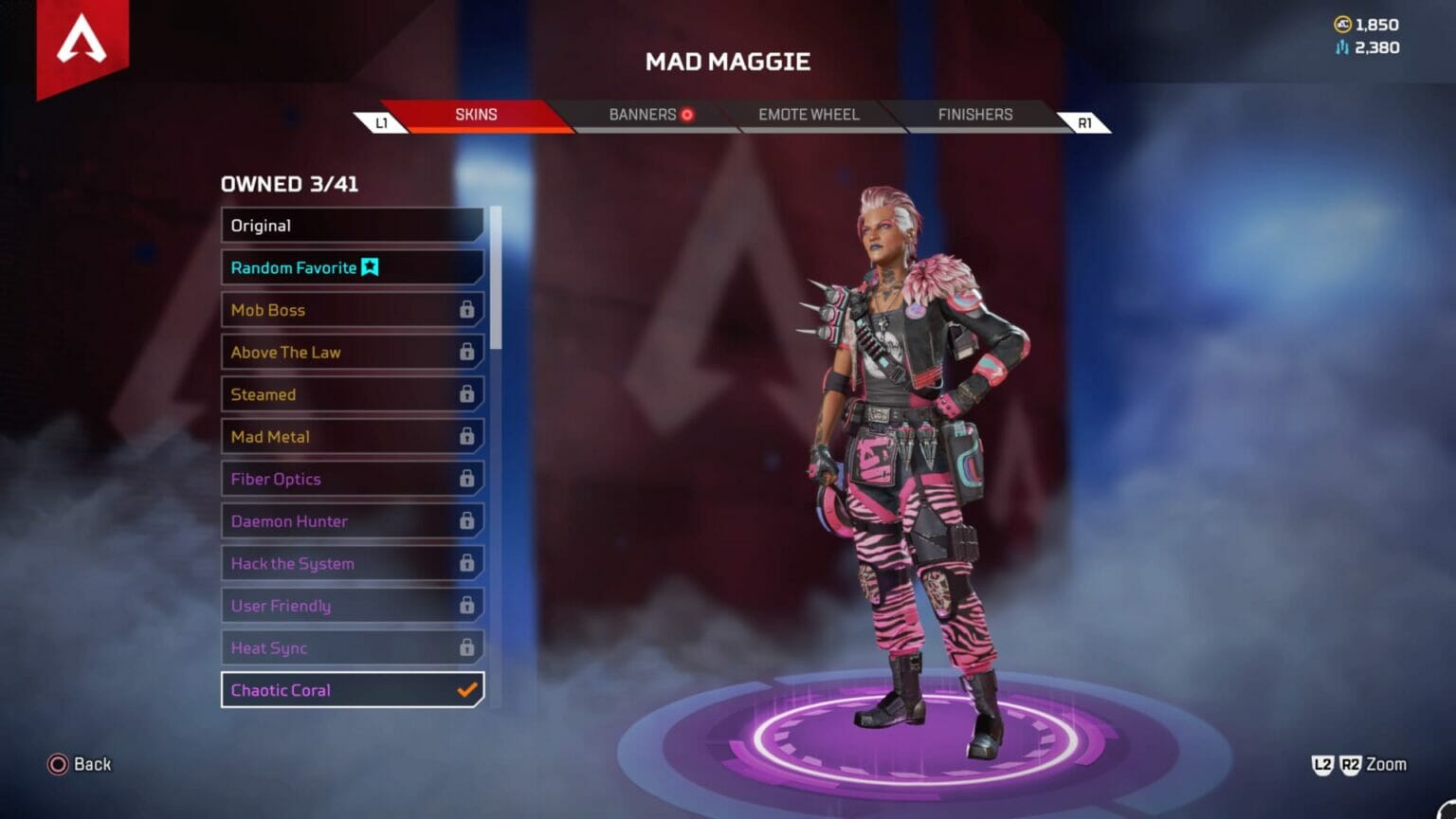Choose the Fiber Optics skin
The height and width of the screenshot is (819, 1456).
[352, 479]
